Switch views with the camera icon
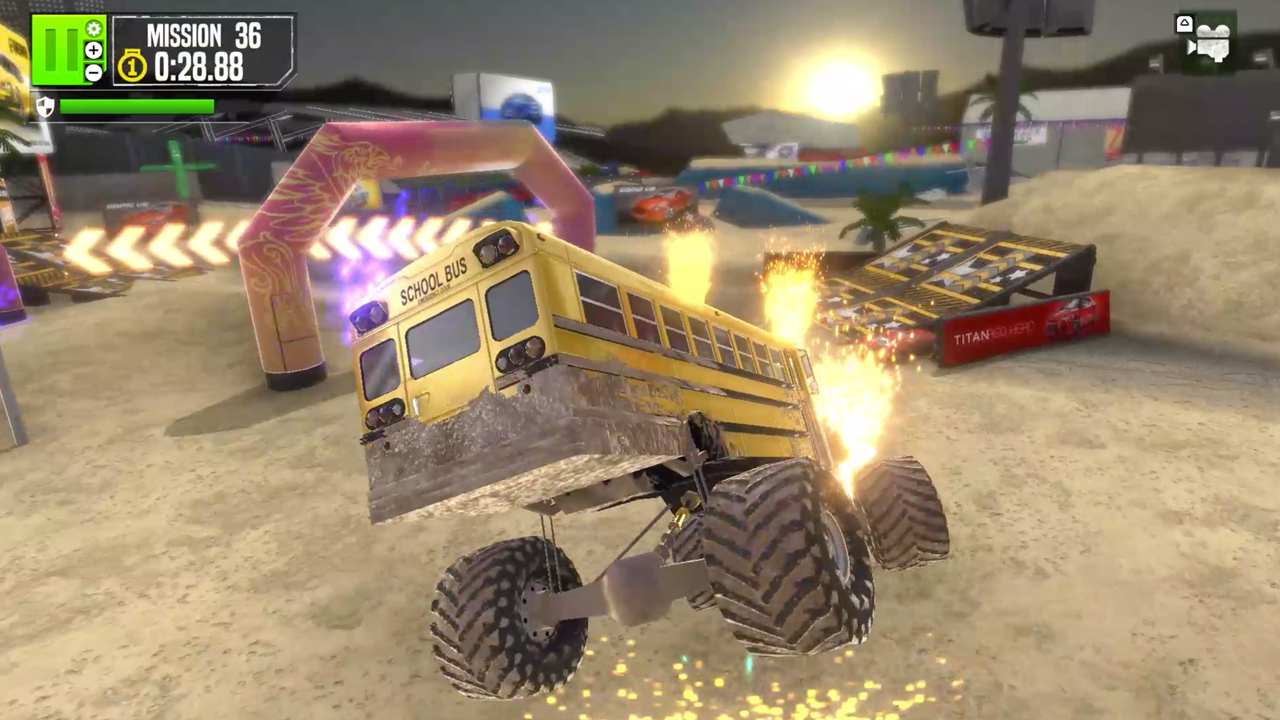 (x=1213, y=42)
